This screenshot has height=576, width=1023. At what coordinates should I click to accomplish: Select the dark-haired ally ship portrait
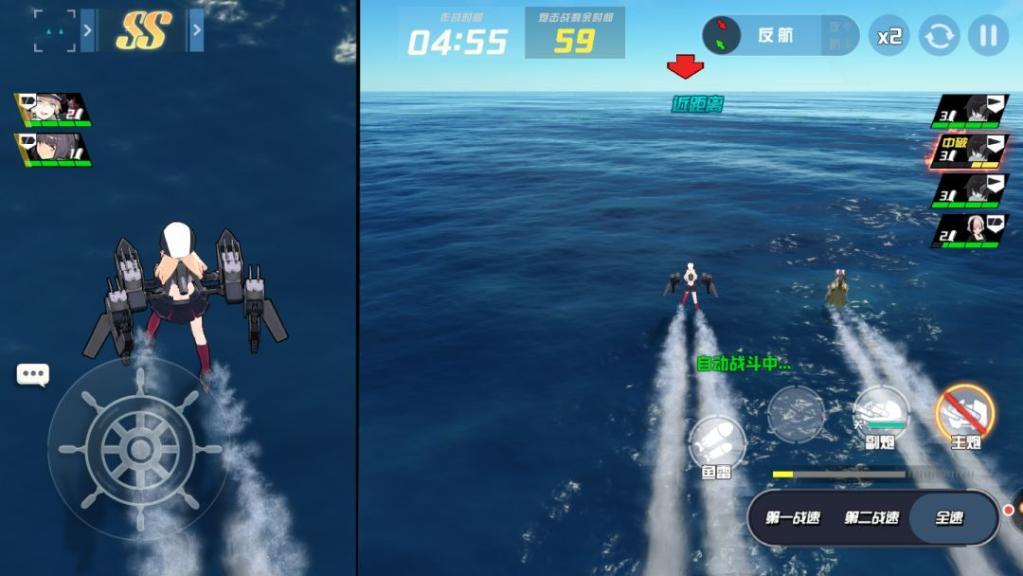tap(55, 149)
